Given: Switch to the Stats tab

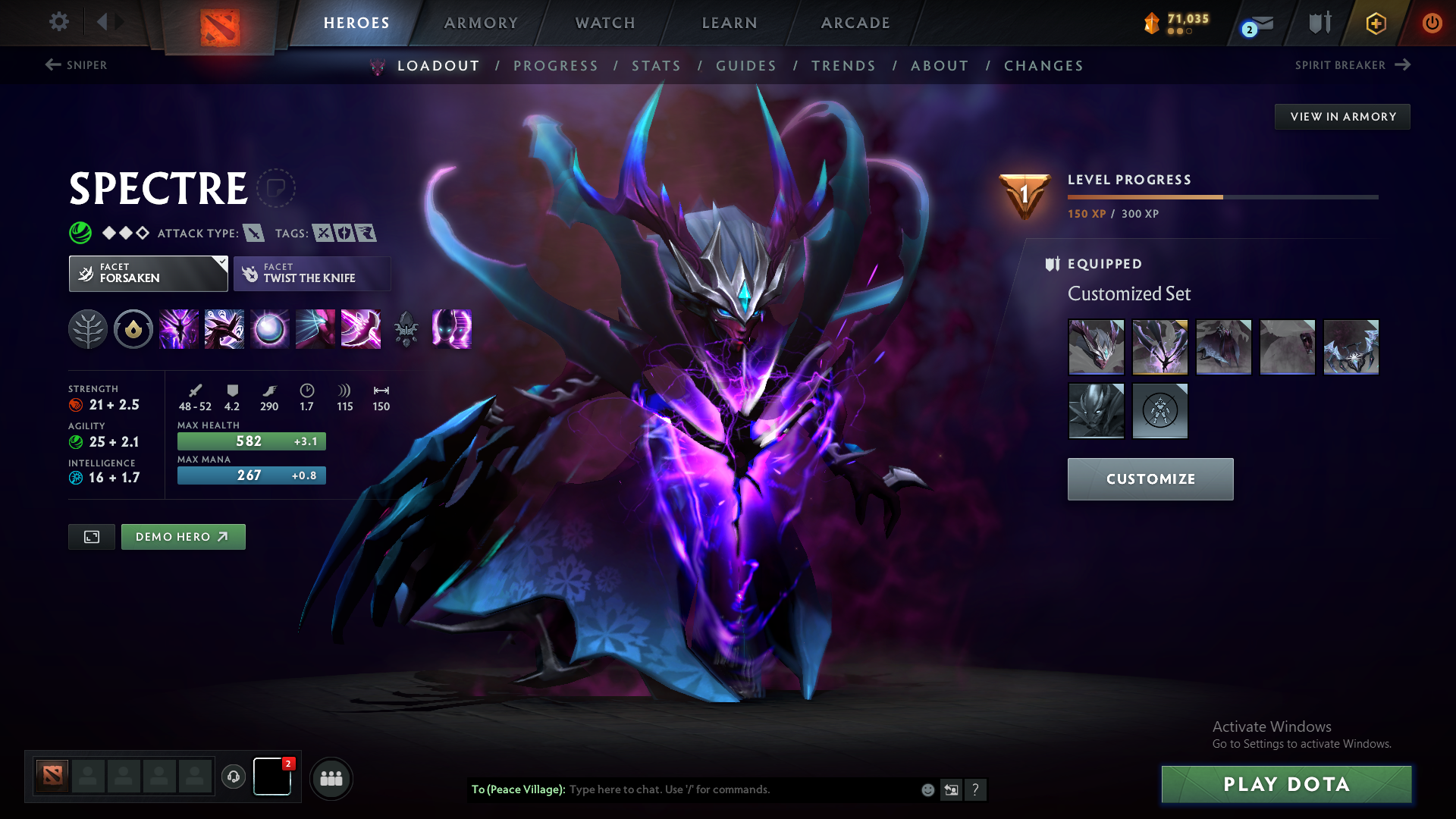Looking at the screenshot, I should point(656,66).
